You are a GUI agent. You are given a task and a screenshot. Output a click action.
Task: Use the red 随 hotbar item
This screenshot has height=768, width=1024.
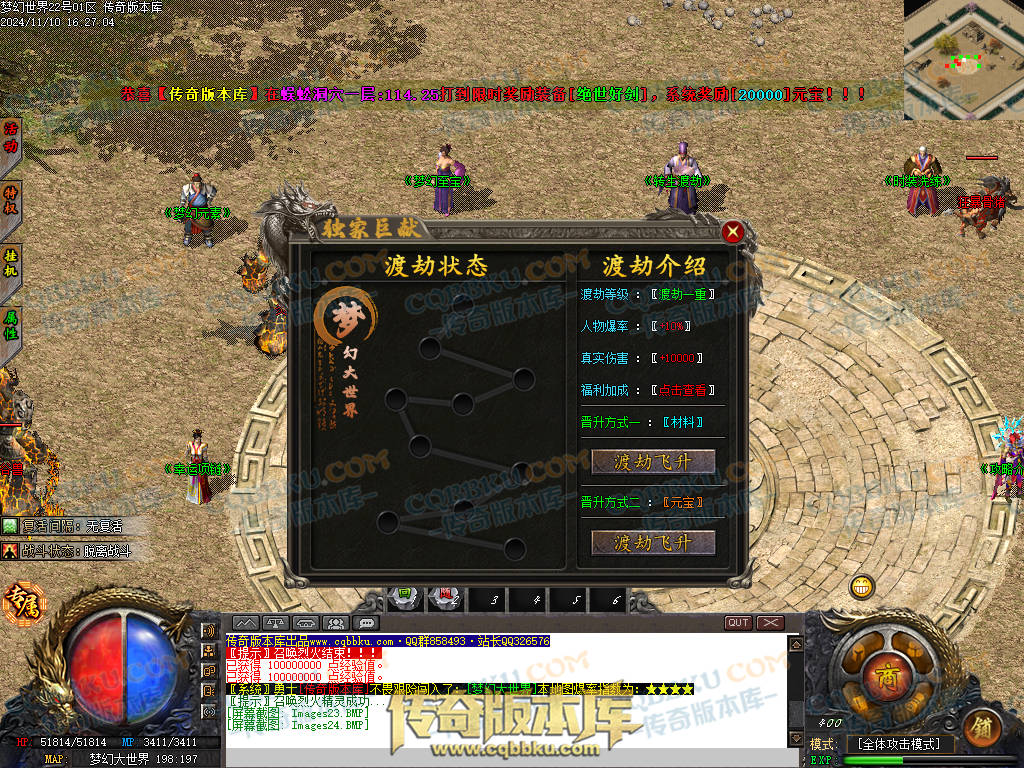447,597
